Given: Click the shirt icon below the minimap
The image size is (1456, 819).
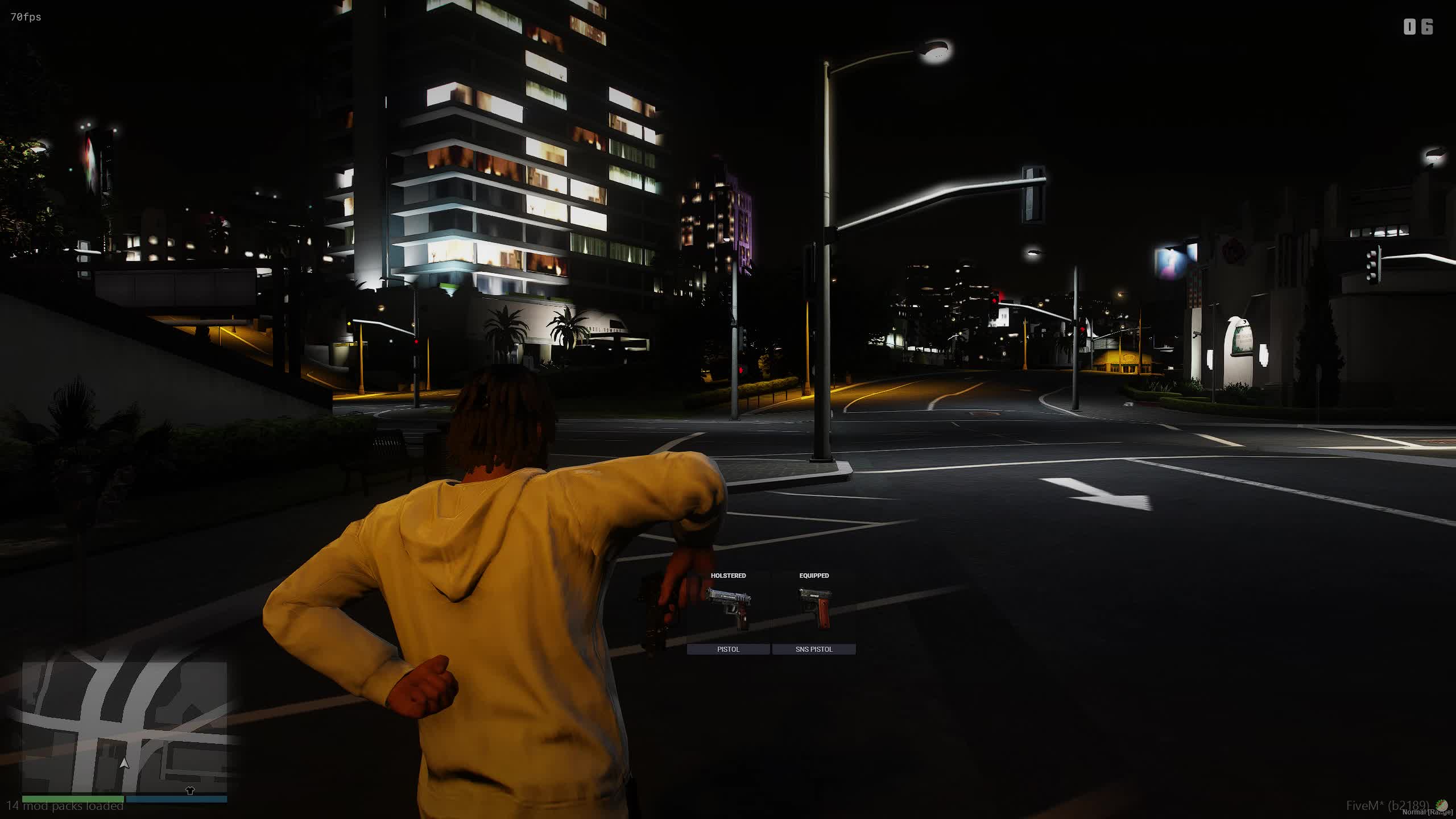Looking at the screenshot, I should coord(190,791).
